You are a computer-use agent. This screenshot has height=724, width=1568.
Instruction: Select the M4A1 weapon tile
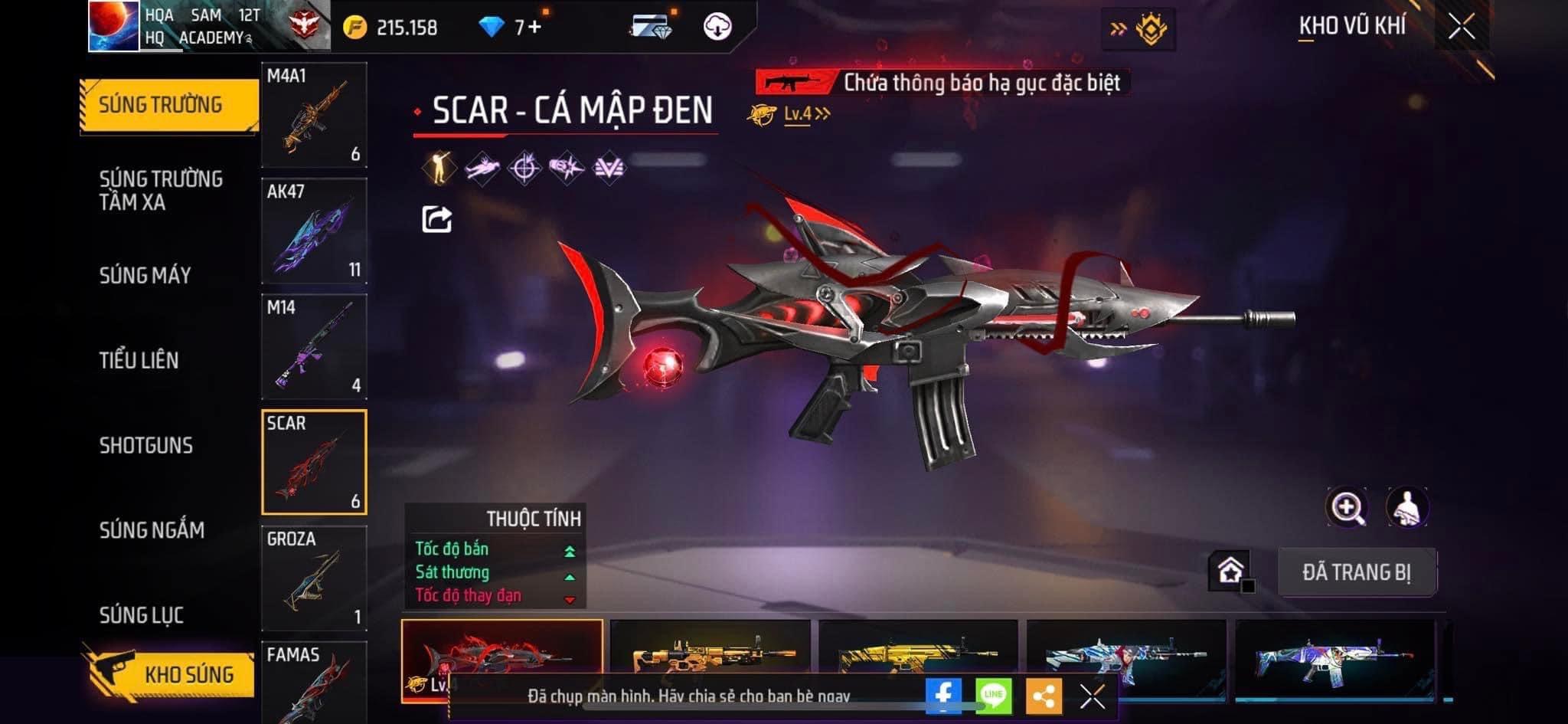coord(314,115)
